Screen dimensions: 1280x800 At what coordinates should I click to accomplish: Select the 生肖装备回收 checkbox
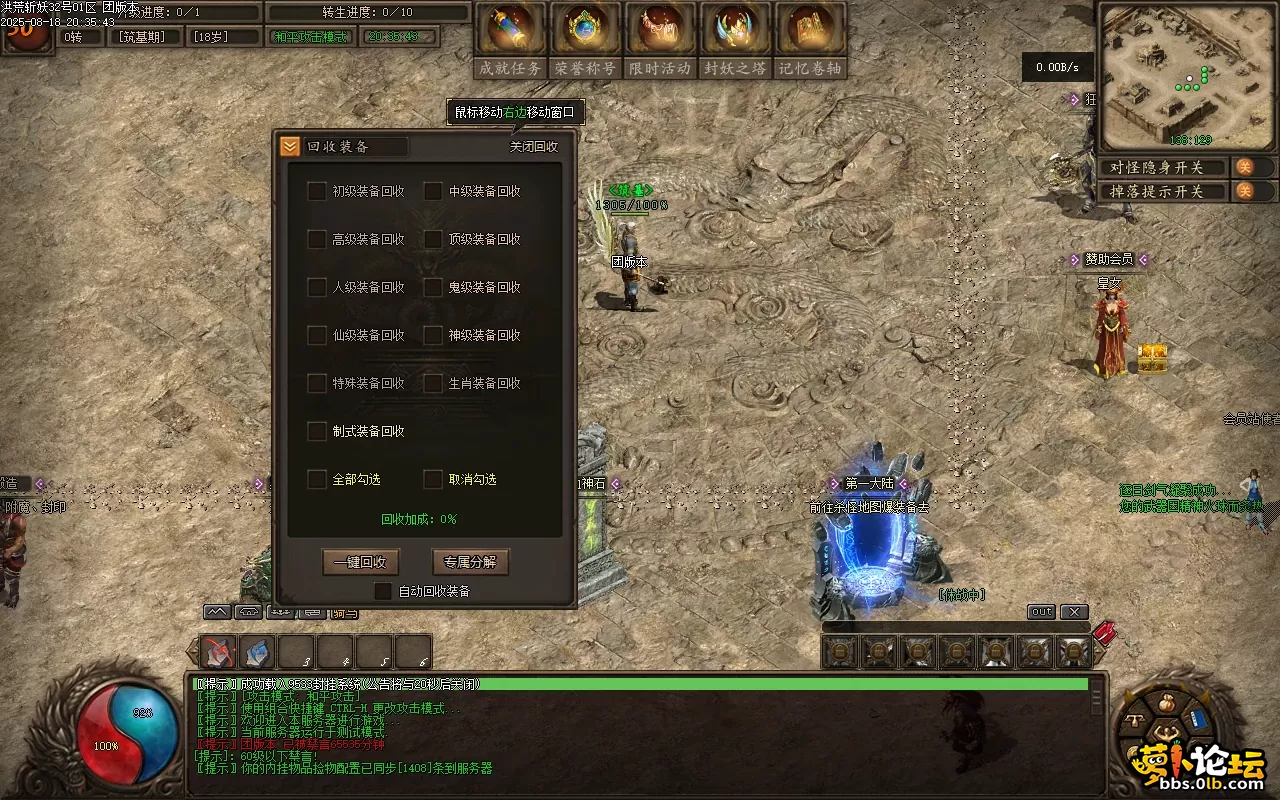(x=433, y=383)
